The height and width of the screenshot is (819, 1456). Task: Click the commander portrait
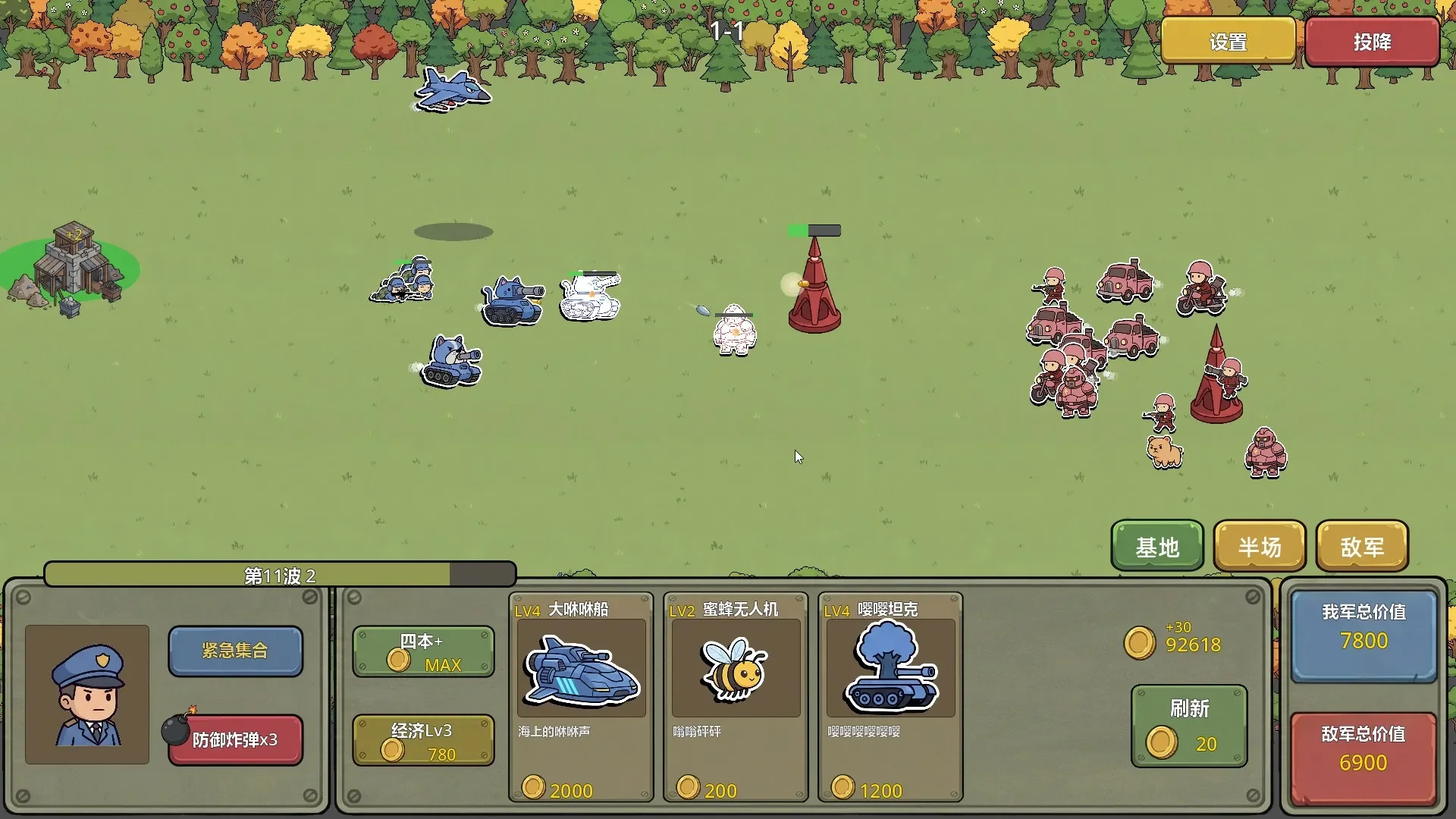87,694
